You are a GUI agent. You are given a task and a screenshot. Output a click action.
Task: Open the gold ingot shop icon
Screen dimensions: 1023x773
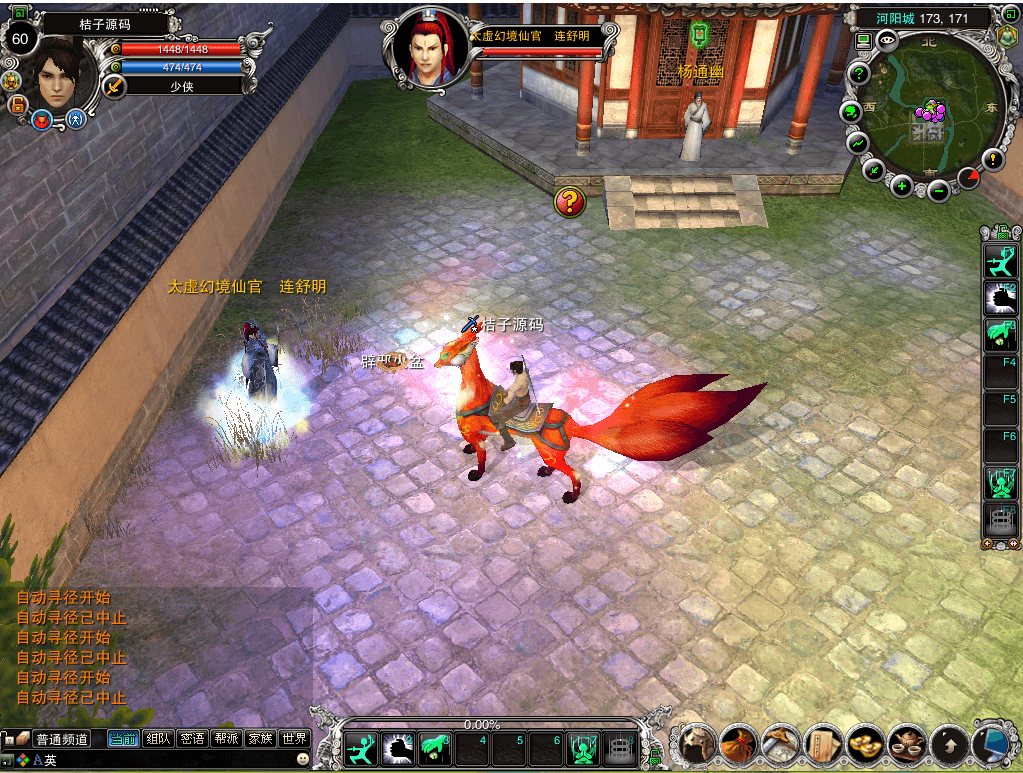pyautogui.click(x=863, y=744)
